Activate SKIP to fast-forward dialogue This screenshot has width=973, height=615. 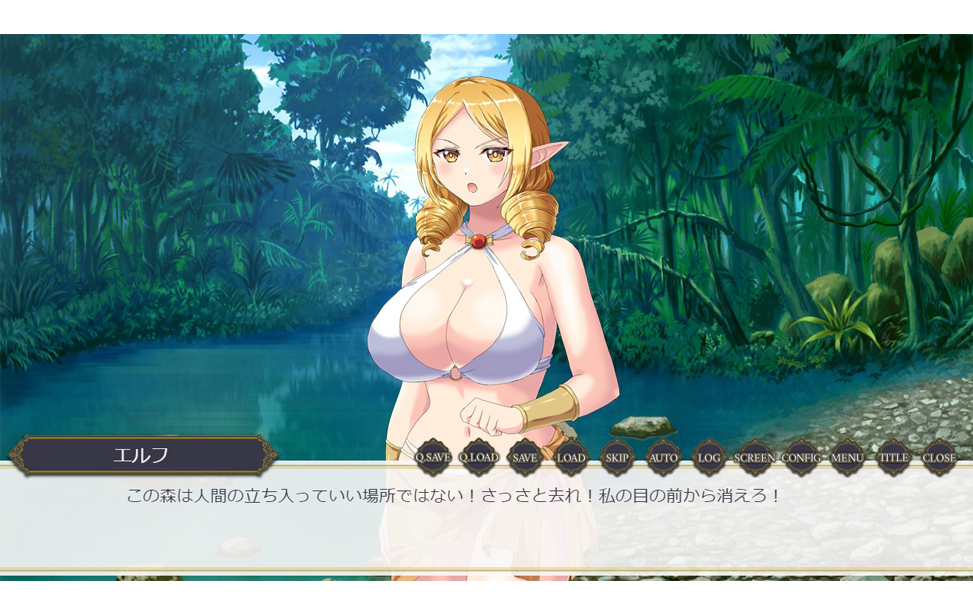pyautogui.click(x=617, y=458)
